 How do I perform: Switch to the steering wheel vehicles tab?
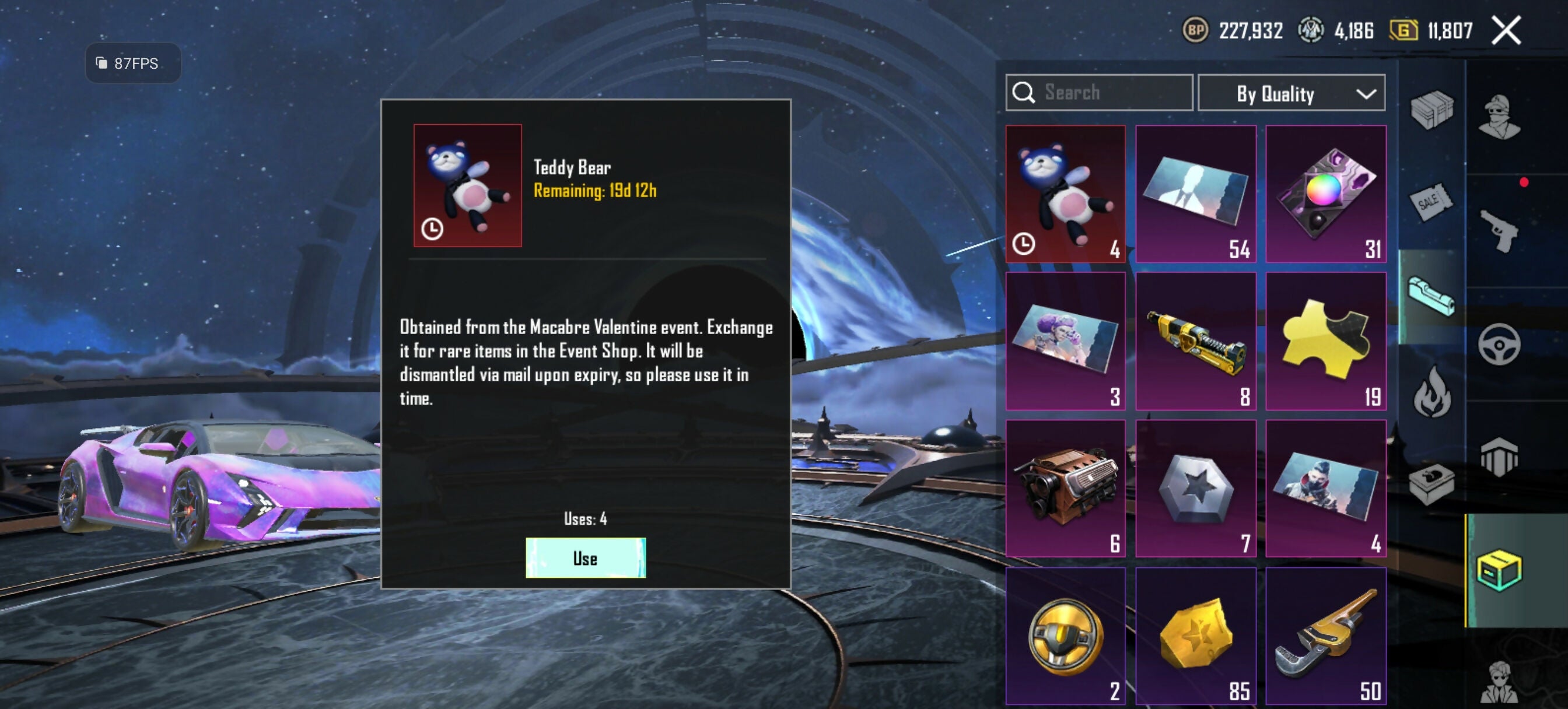tap(1499, 345)
